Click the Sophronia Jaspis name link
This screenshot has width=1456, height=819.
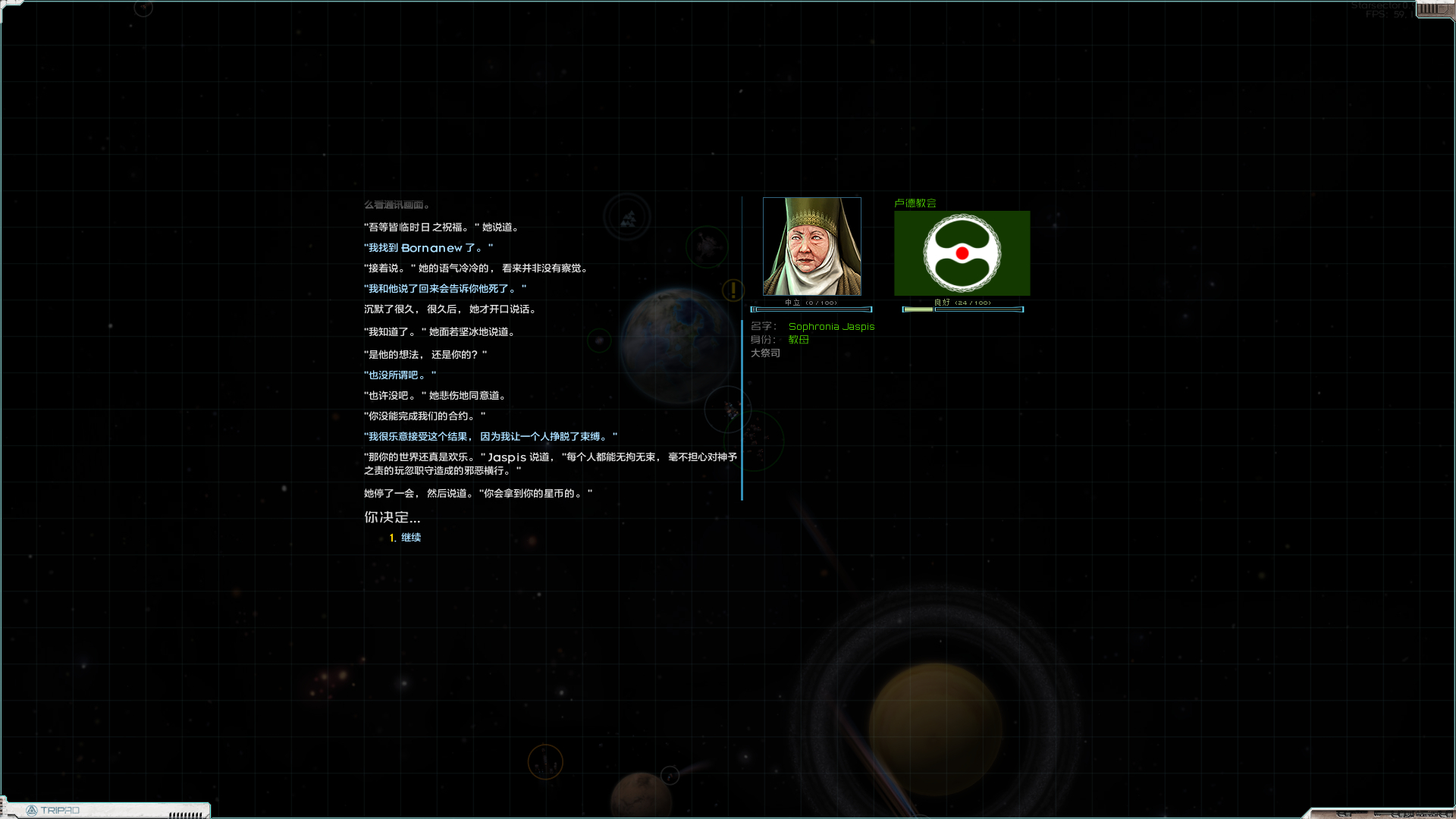(x=831, y=327)
